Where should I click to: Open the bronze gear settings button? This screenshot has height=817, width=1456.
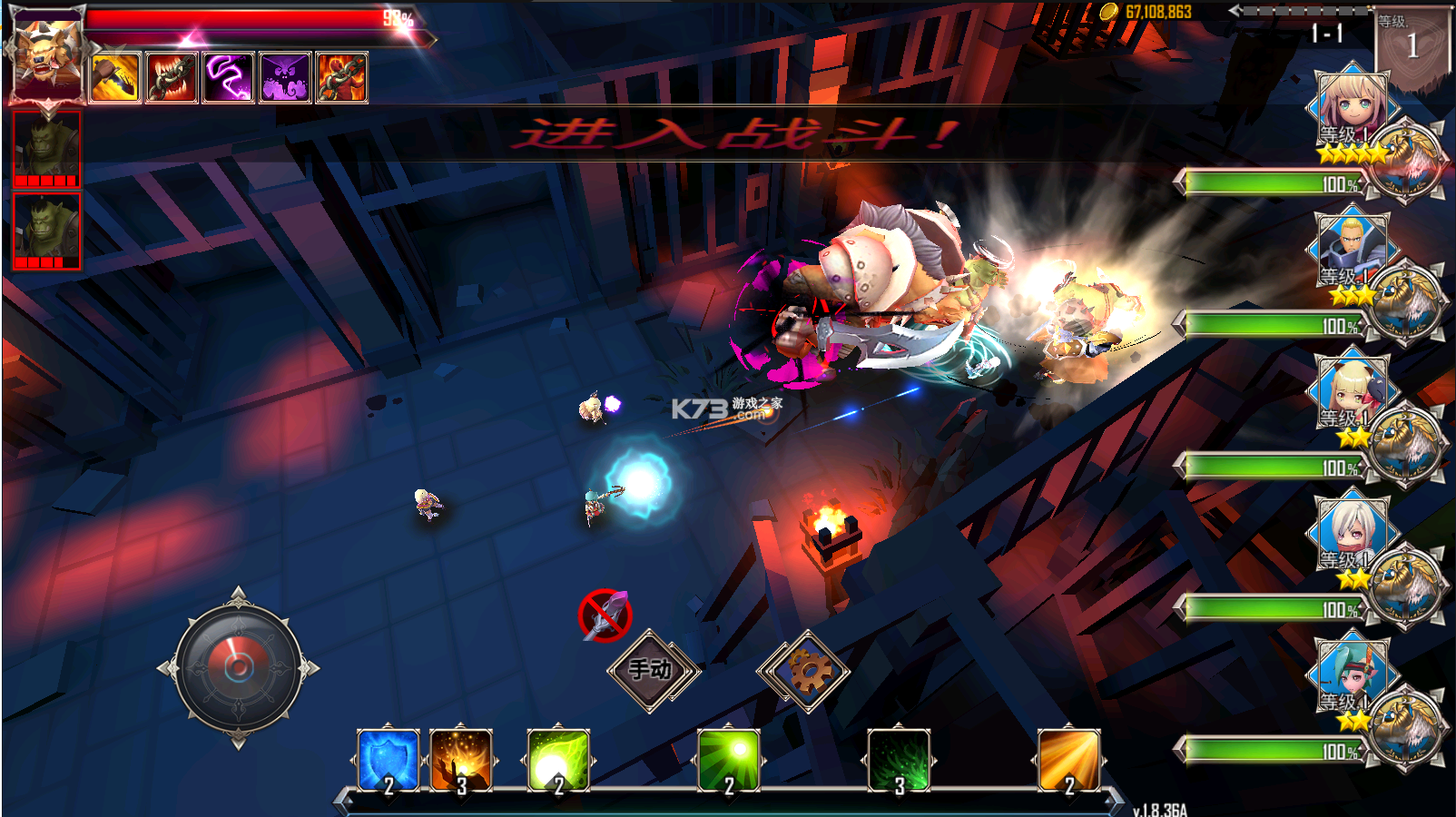pos(803,672)
